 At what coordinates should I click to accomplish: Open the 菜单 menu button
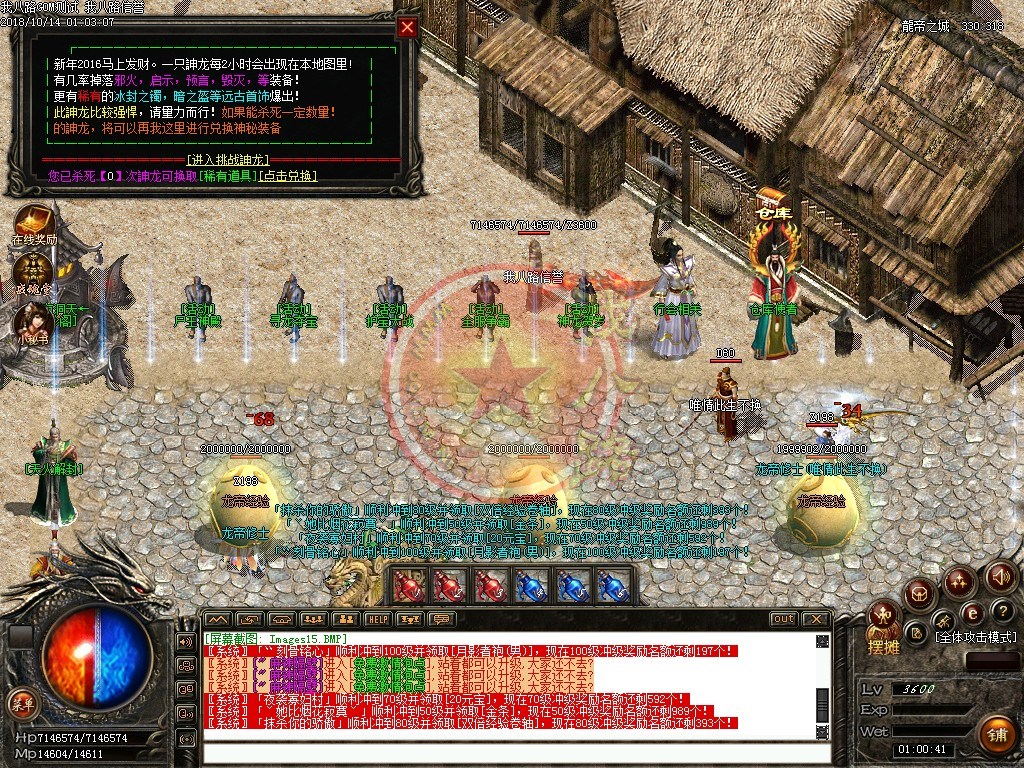pos(22,703)
